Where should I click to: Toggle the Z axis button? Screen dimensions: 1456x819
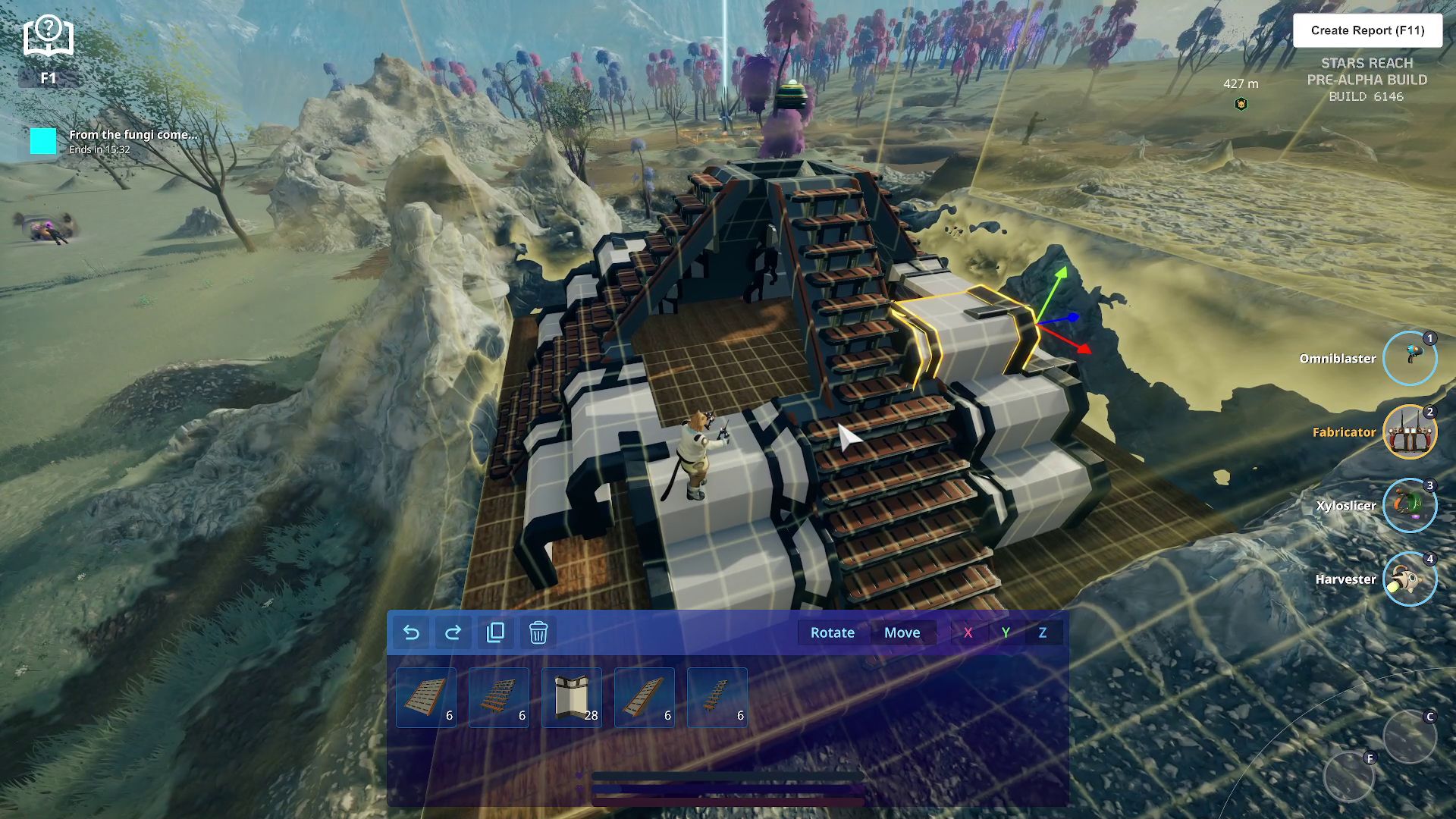click(x=1043, y=632)
